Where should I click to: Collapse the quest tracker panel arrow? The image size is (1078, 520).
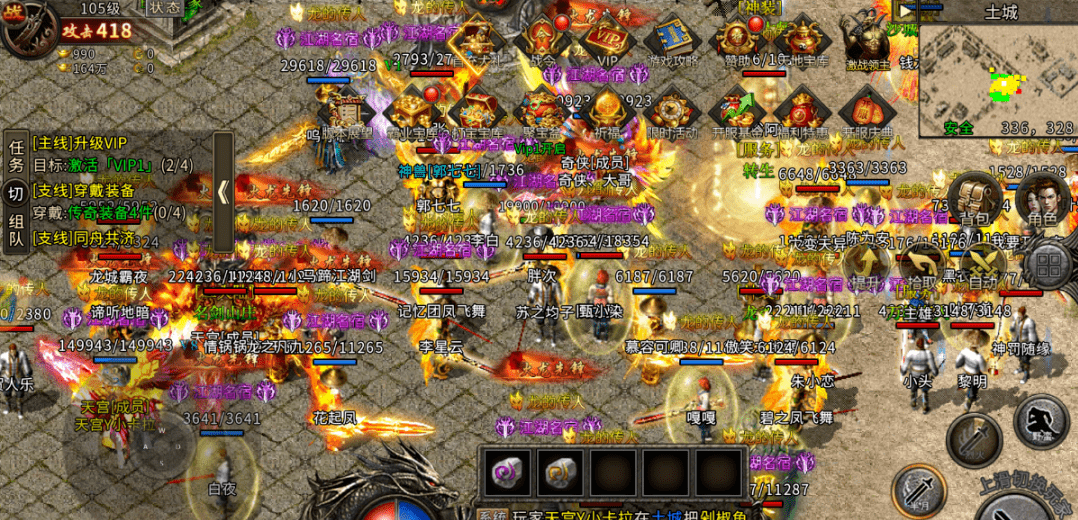pyautogui.click(x=224, y=192)
